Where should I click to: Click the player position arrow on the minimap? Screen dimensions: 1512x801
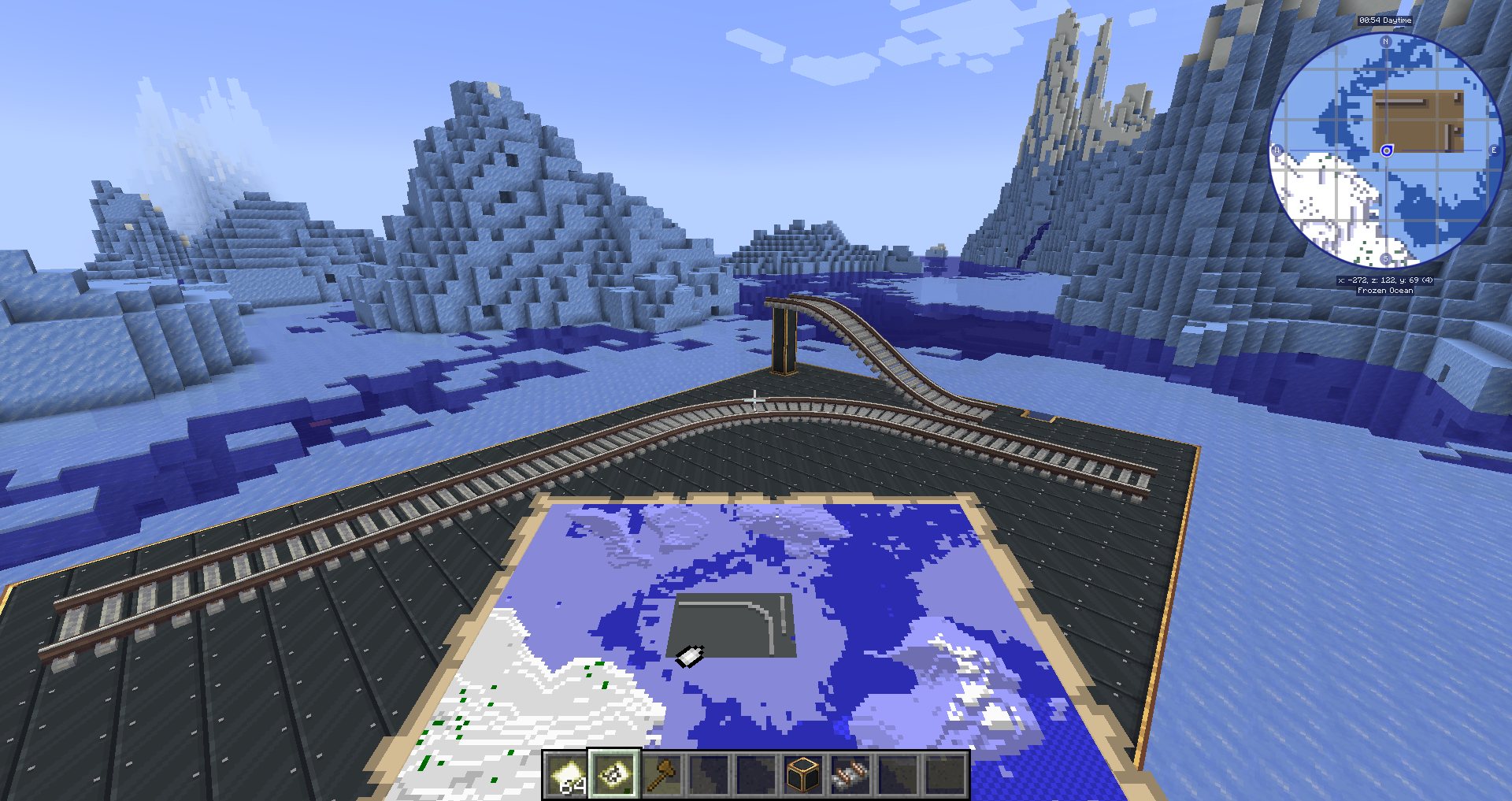point(1386,150)
